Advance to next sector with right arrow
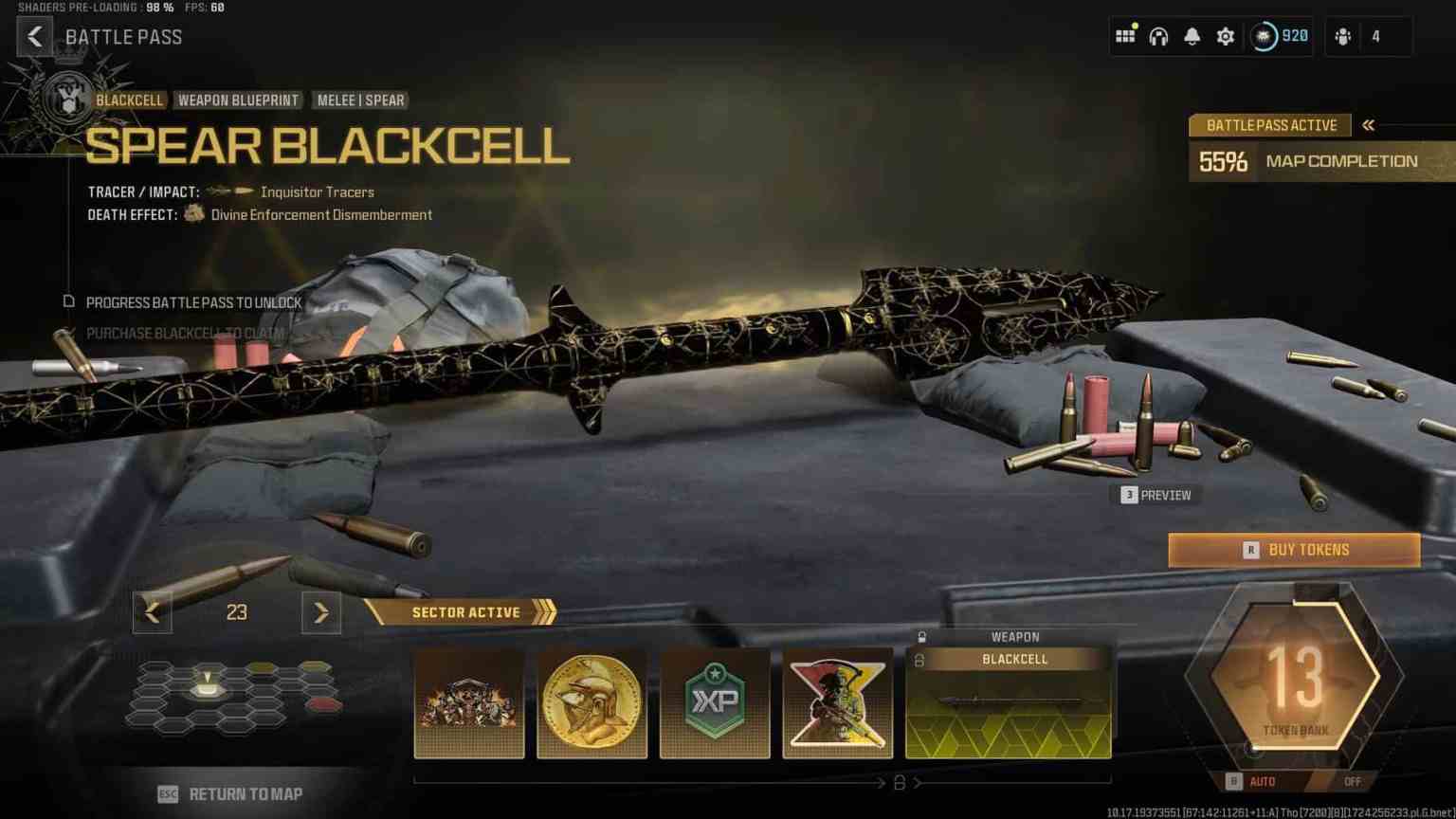Viewport: 1456px width, 819px height. click(321, 612)
